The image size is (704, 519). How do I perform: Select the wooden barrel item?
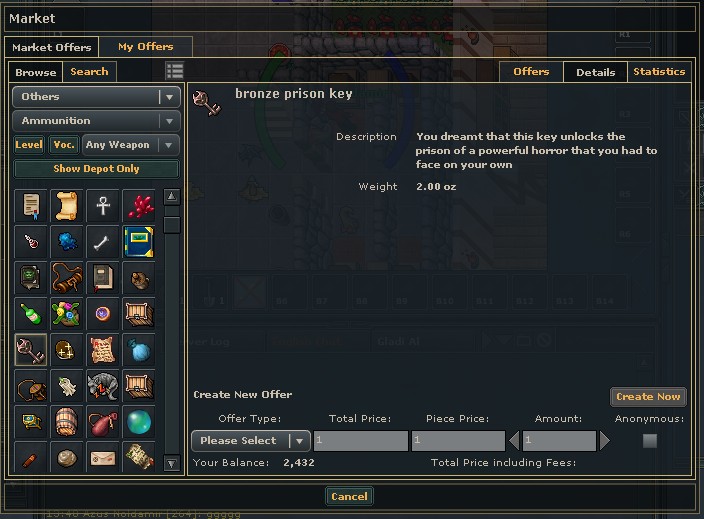point(66,421)
